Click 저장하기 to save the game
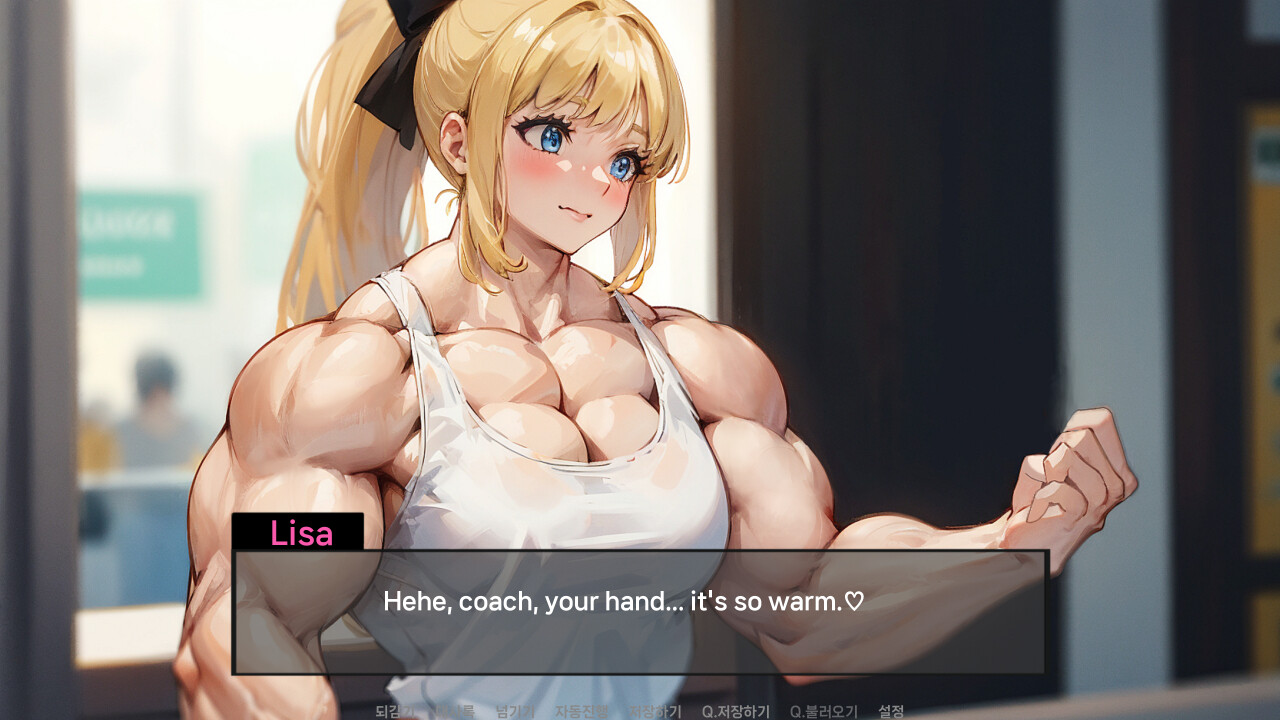 pyautogui.click(x=655, y=708)
